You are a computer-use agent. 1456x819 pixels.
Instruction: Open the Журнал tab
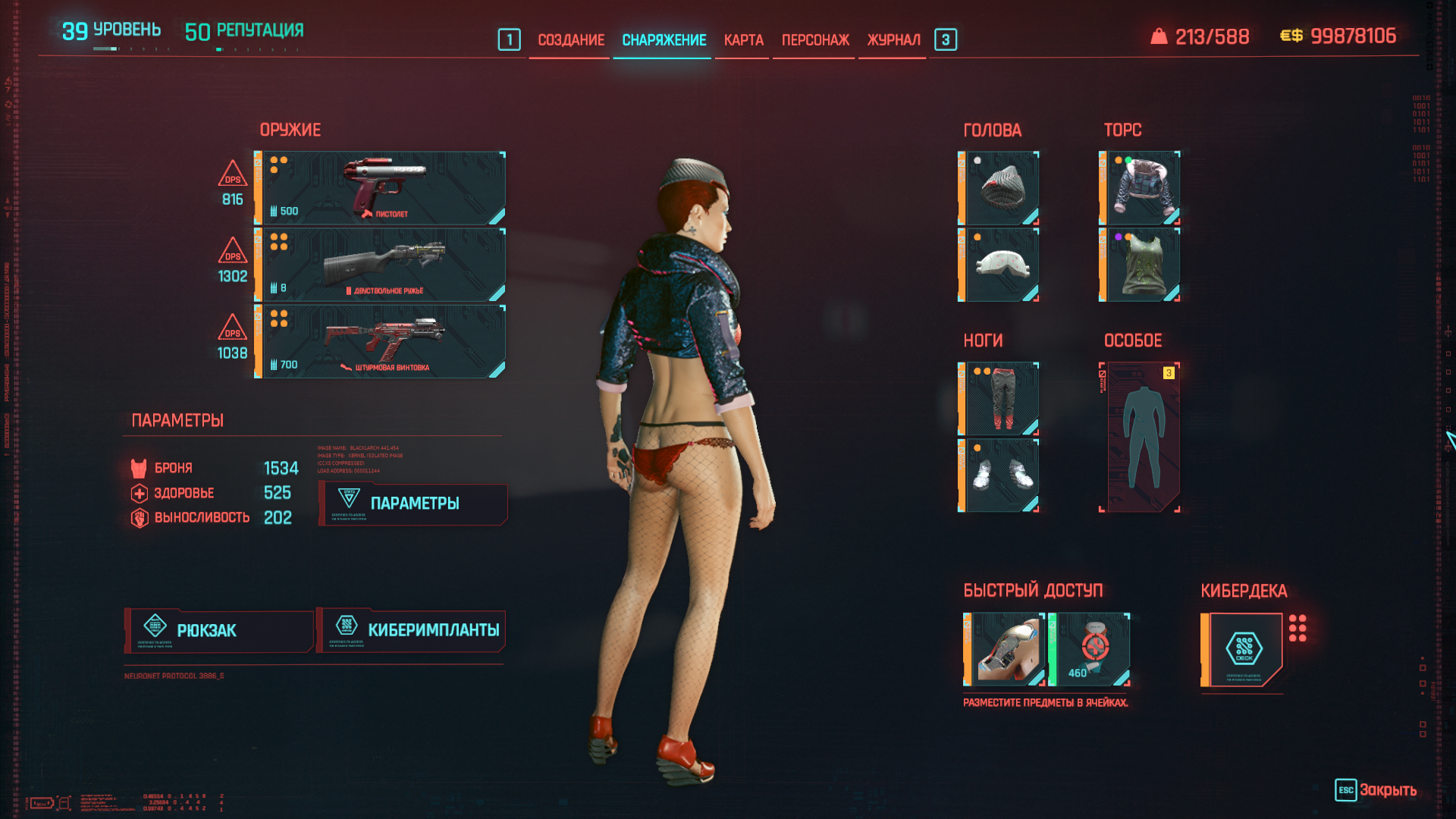tap(893, 40)
